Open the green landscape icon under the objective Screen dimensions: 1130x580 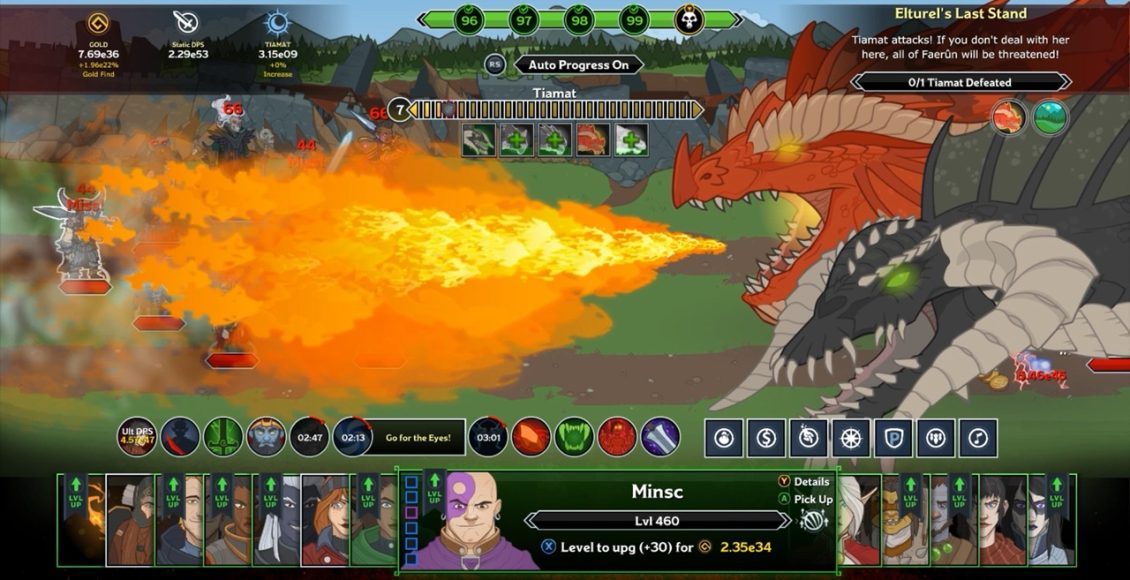(x=1050, y=117)
